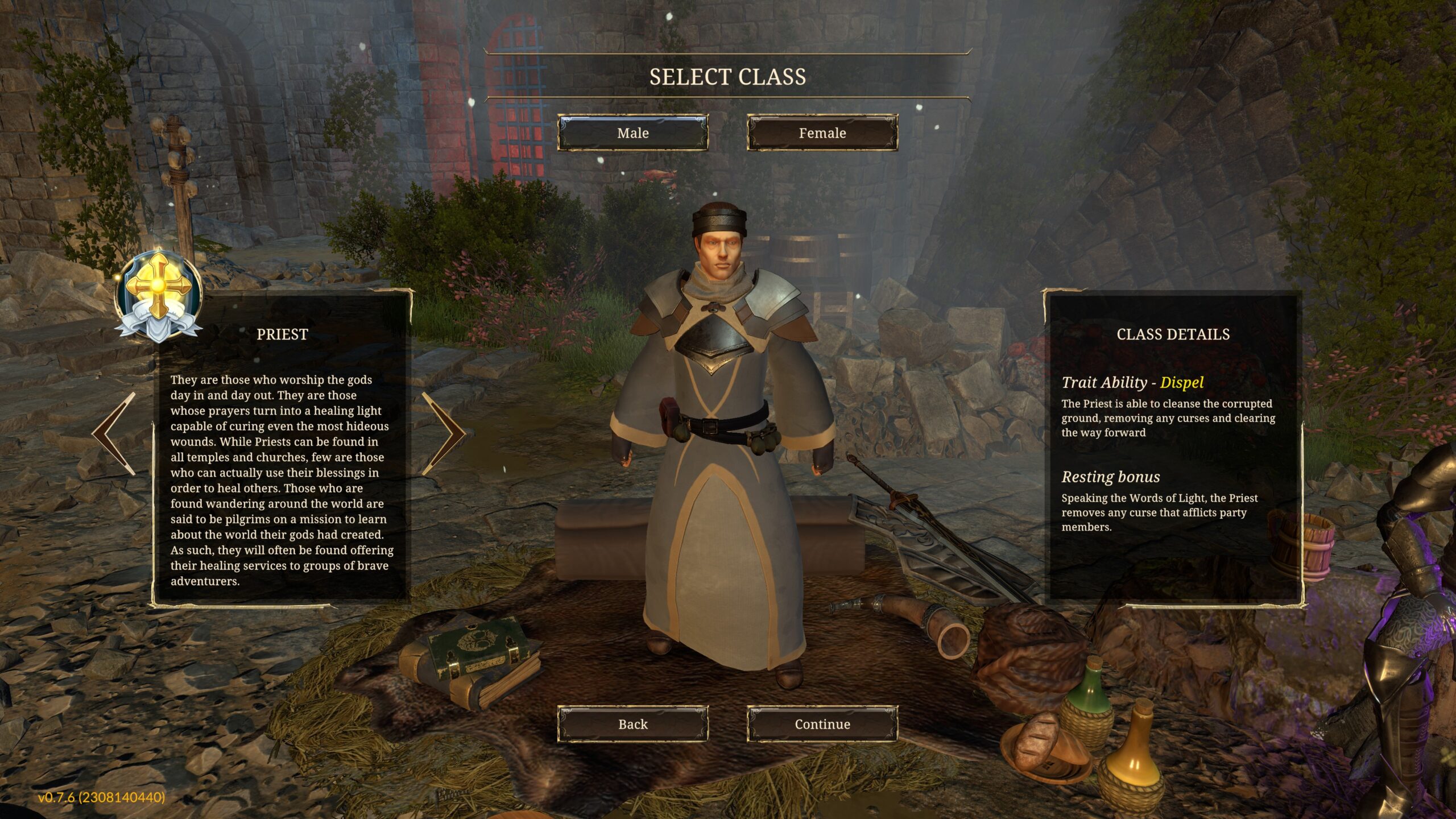1456x819 pixels.
Task: Switch to the previous class with left arrow
Action: tap(115, 433)
